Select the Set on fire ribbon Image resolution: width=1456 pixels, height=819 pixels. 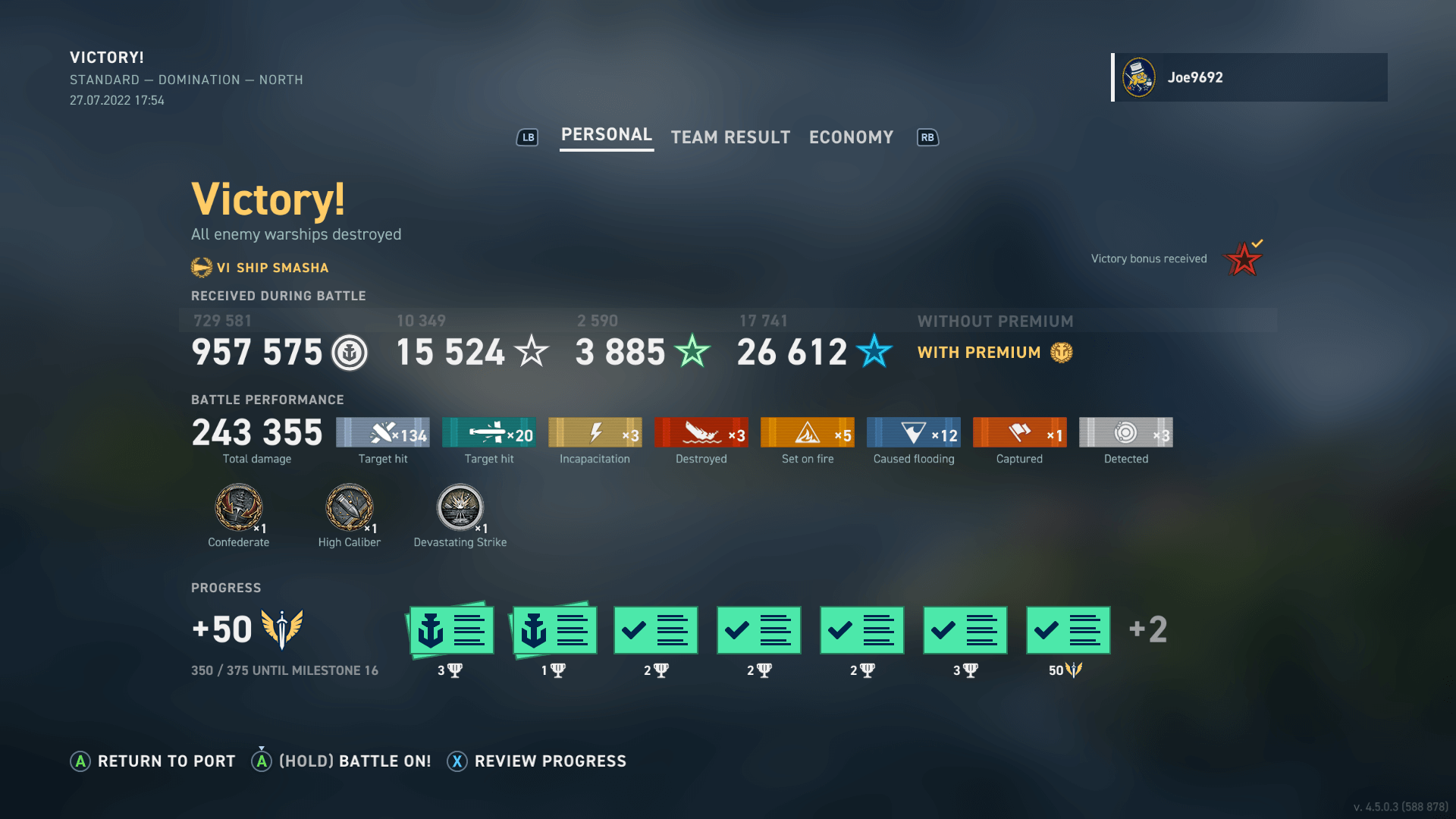click(x=807, y=432)
